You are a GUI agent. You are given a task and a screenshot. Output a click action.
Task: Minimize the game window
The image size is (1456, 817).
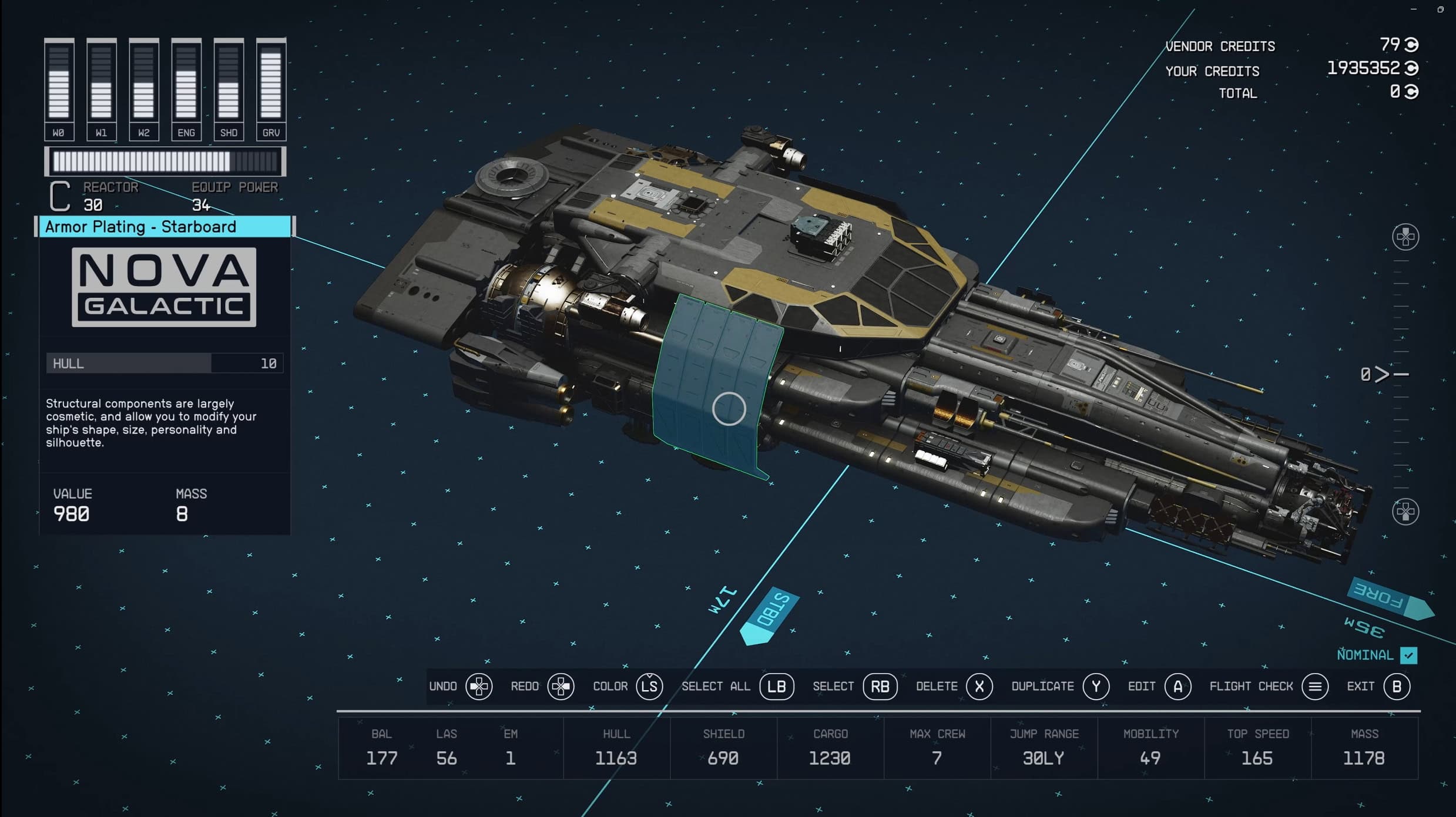tap(1414, 9)
